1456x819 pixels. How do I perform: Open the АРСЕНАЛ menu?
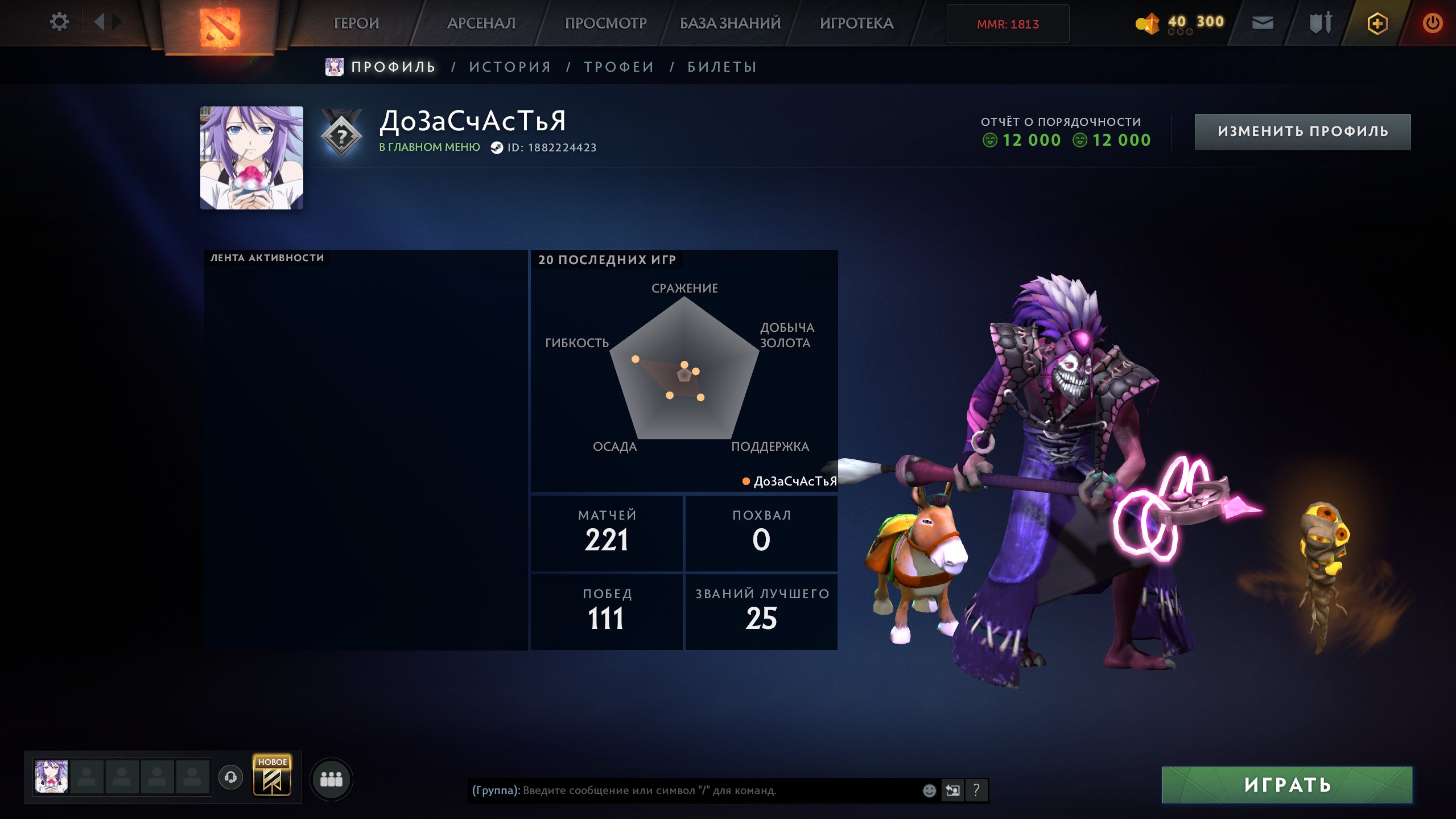[481, 23]
